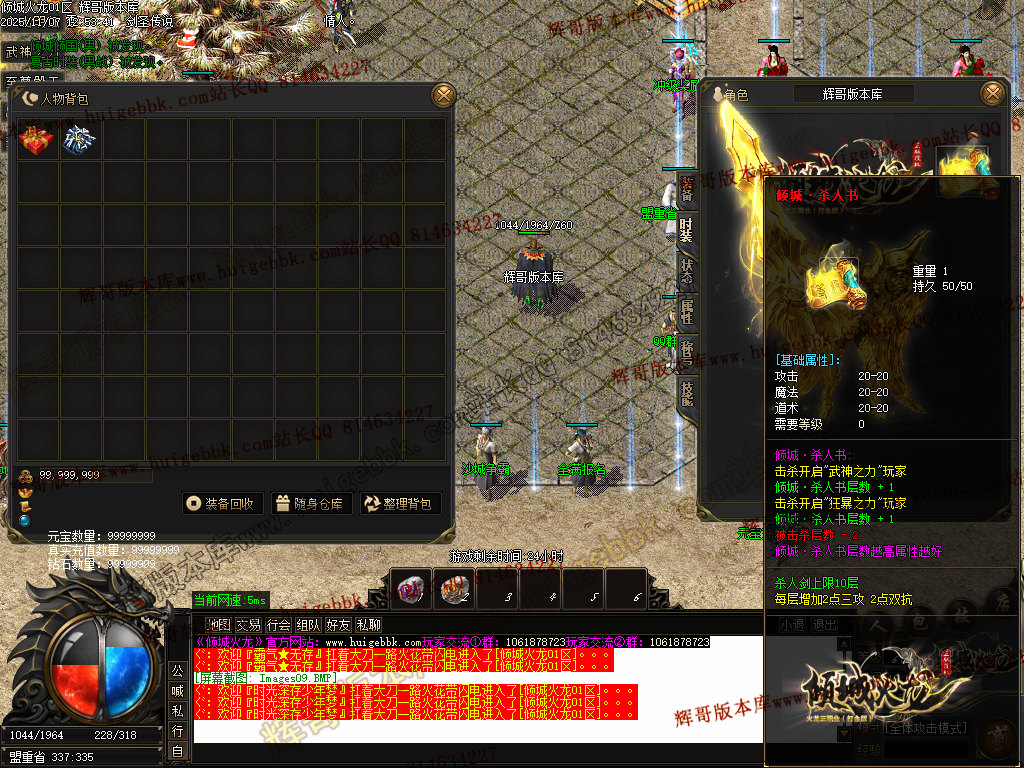This screenshot has height=768, width=1024.
Task: Select the blue-white gift box item
Action: point(78,141)
